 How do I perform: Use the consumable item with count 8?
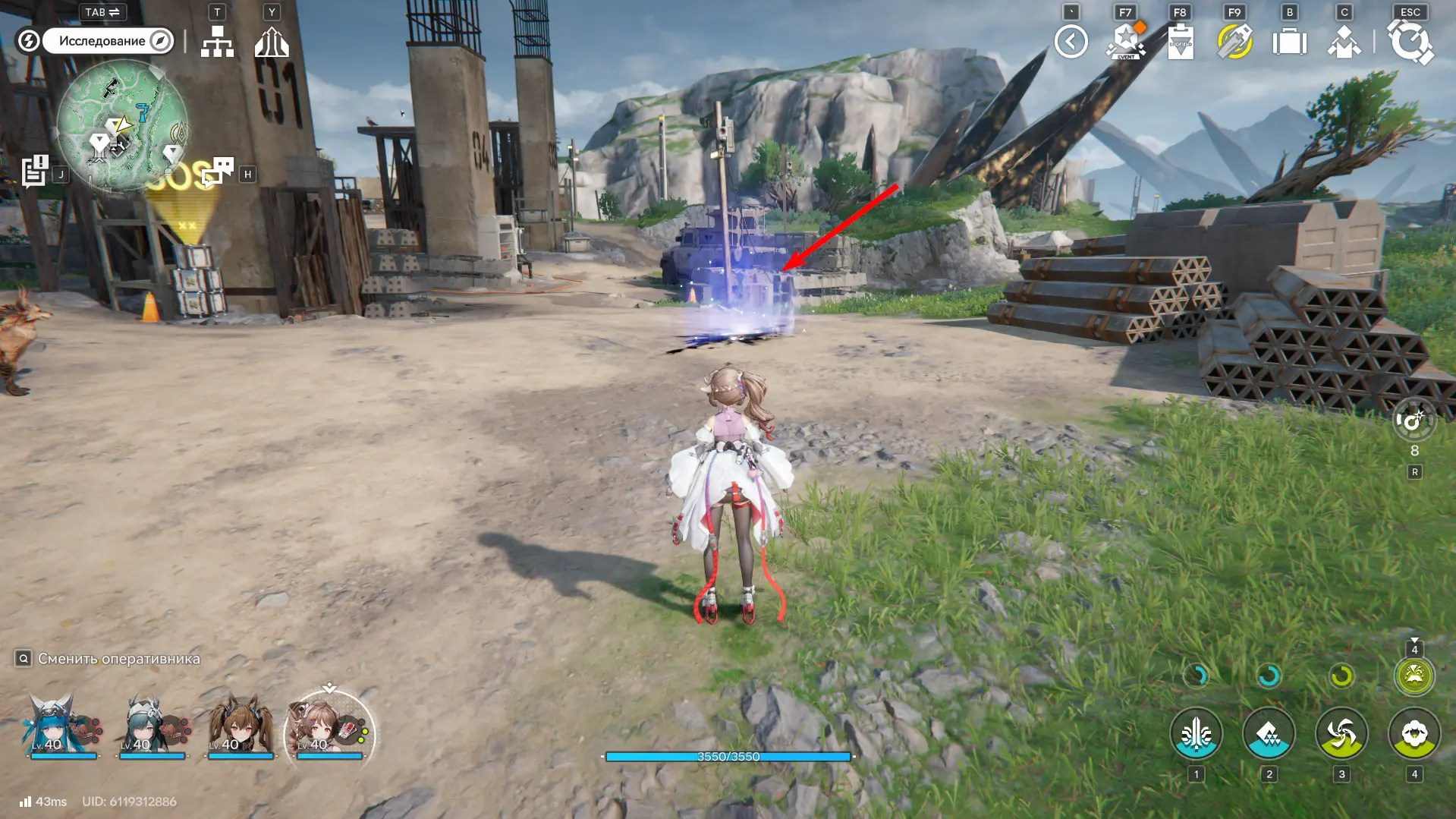click(x=1414, y=421)
